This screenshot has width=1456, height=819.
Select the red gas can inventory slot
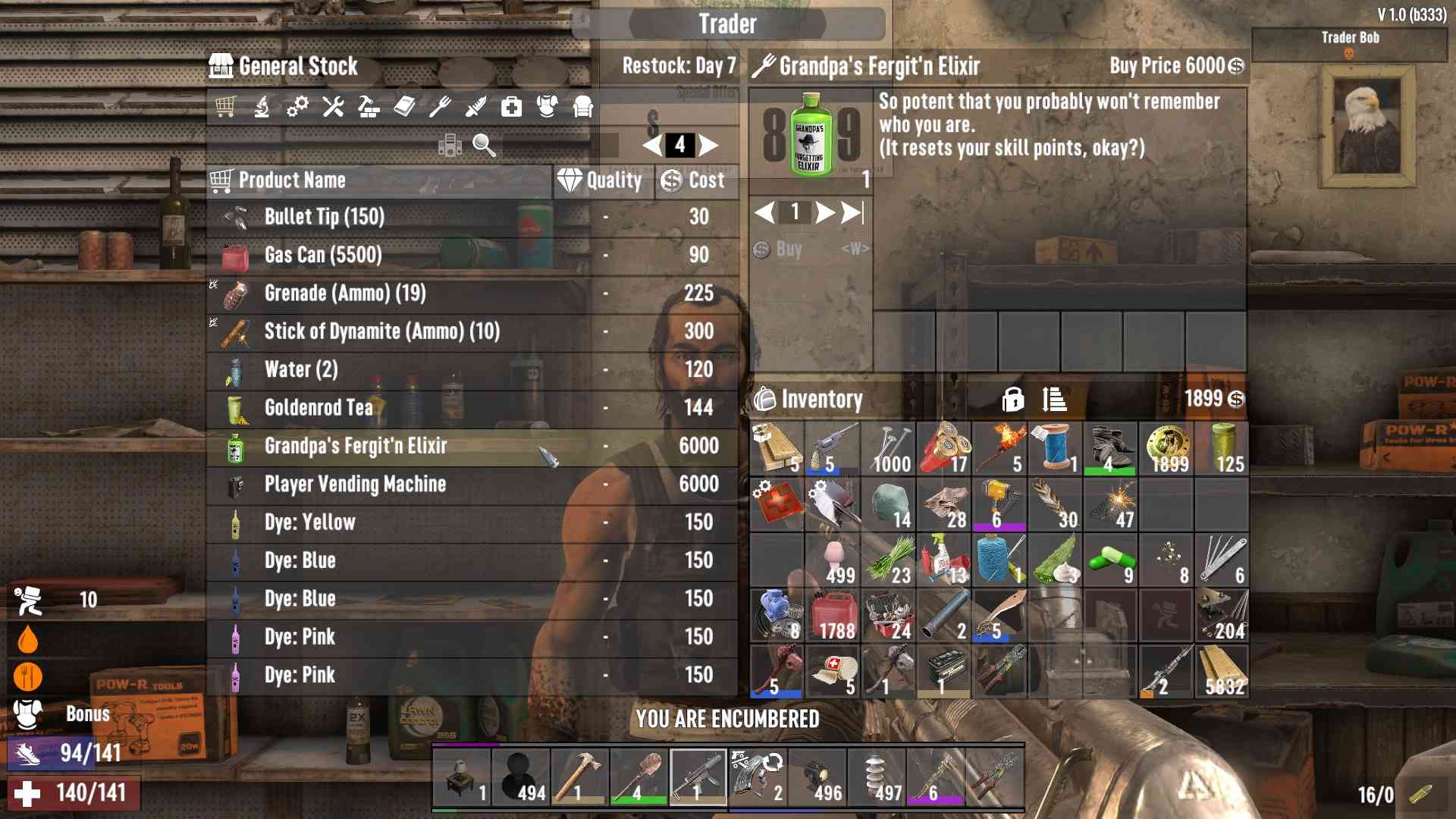[833, 616]
